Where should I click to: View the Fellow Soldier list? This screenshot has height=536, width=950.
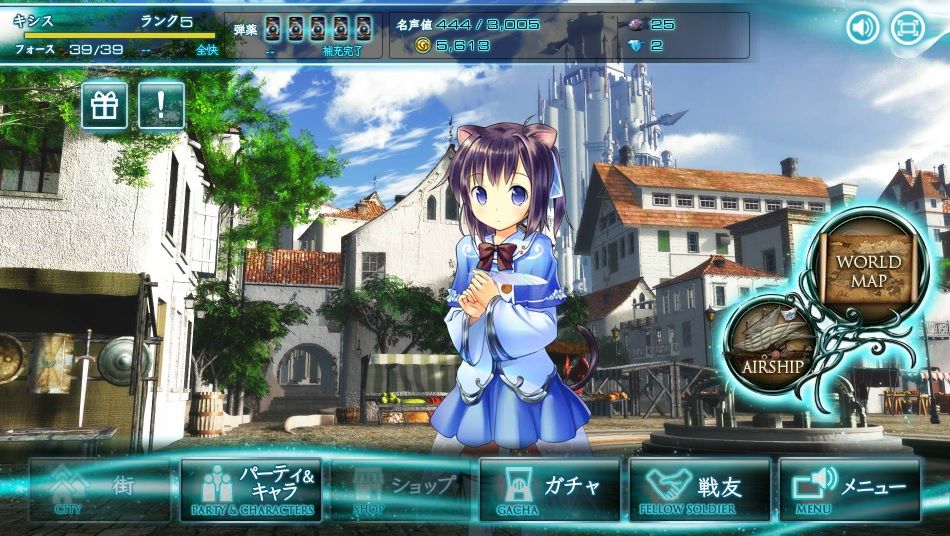[699, 490]
